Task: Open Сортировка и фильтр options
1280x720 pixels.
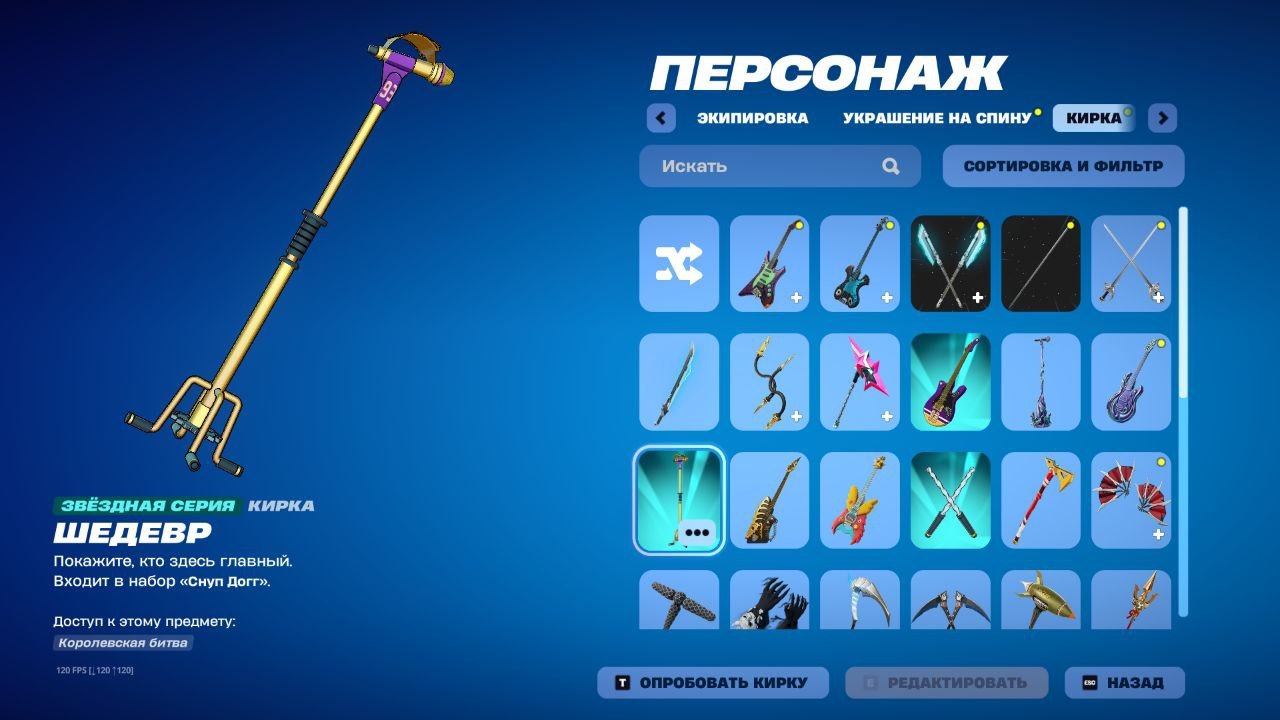Action: (1063, 165)
